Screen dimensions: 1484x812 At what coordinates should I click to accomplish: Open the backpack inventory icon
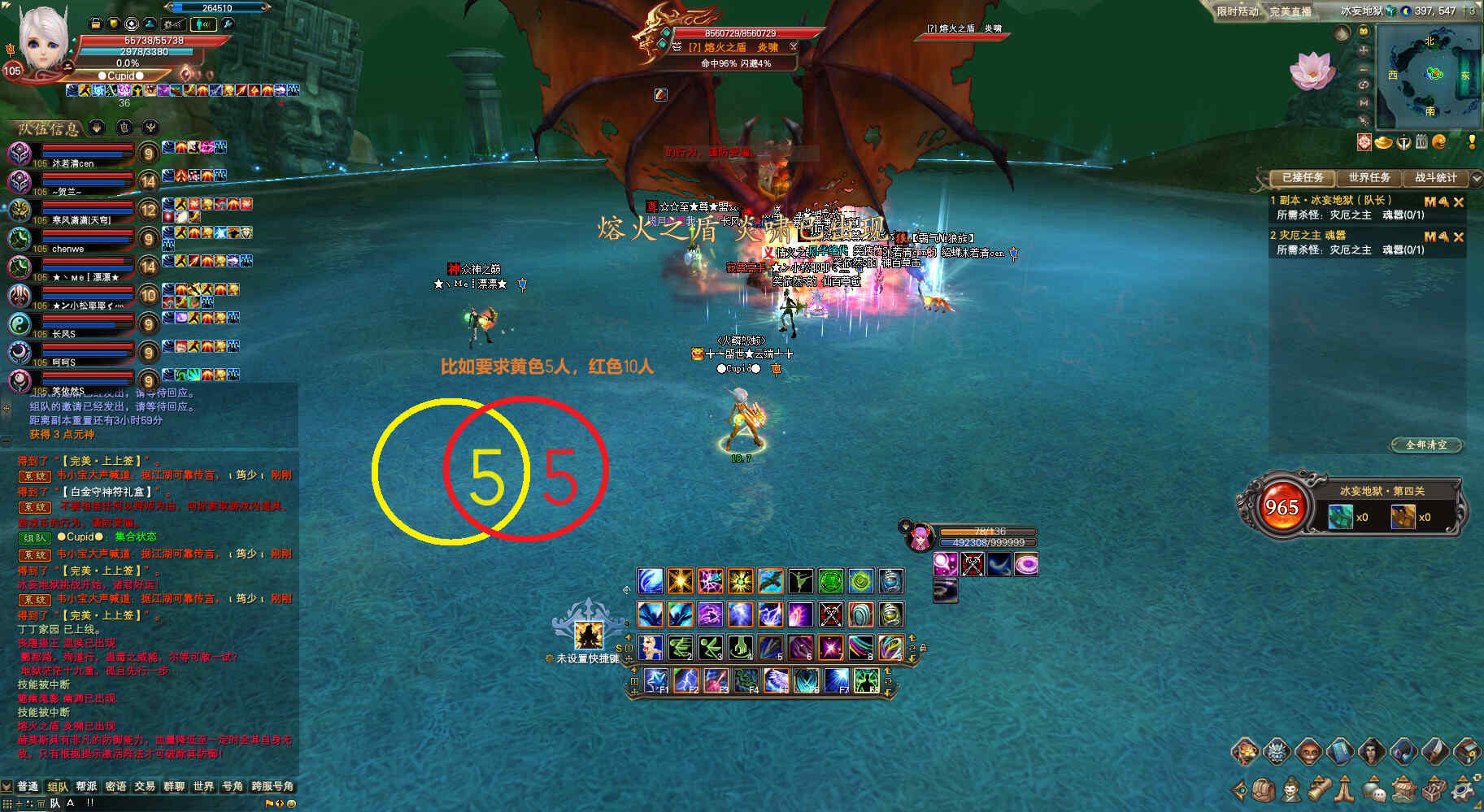coord(1263,789)
